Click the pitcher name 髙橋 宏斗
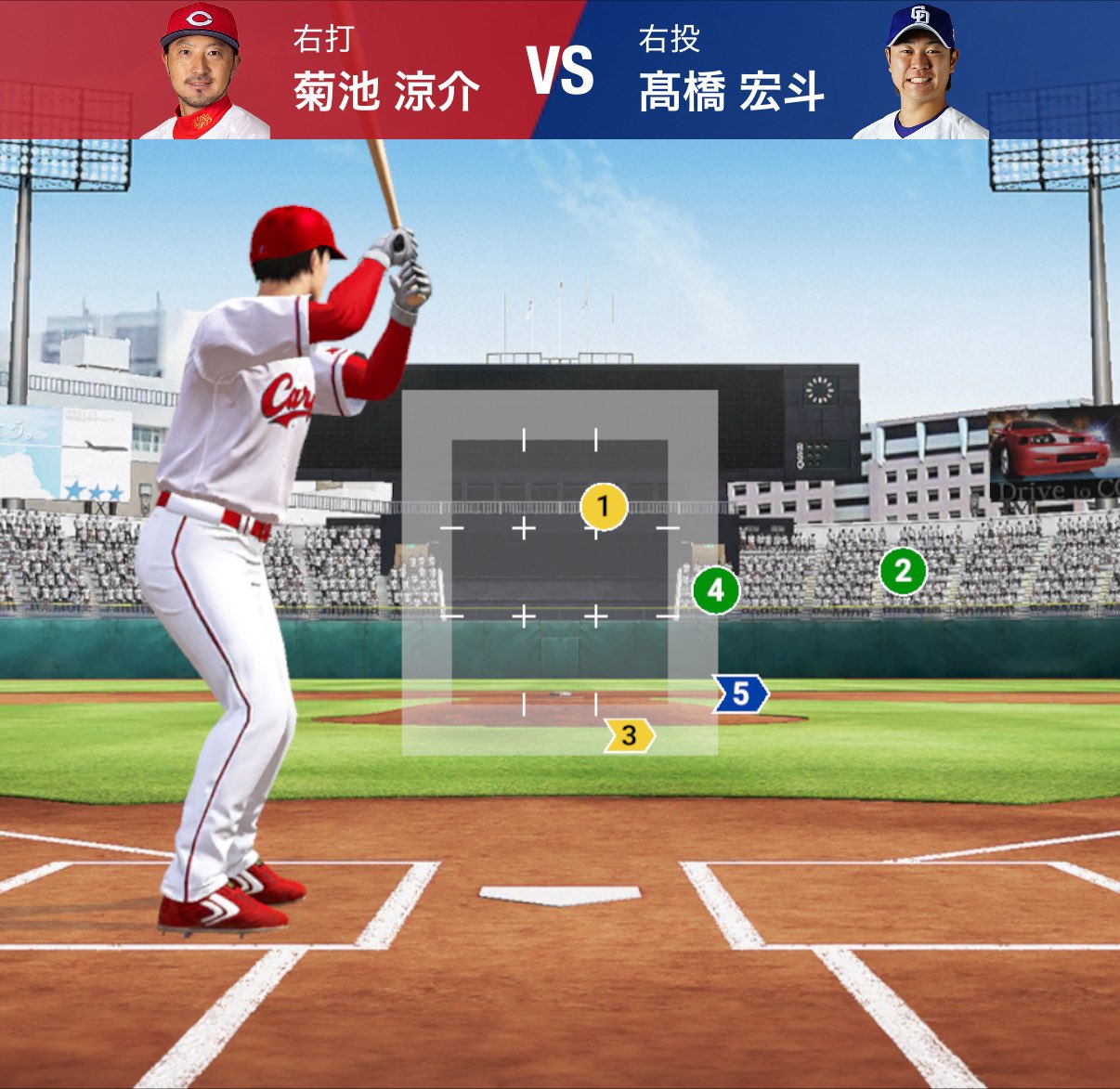This screenshot has width=1120, height=1089. coord(732,92)
